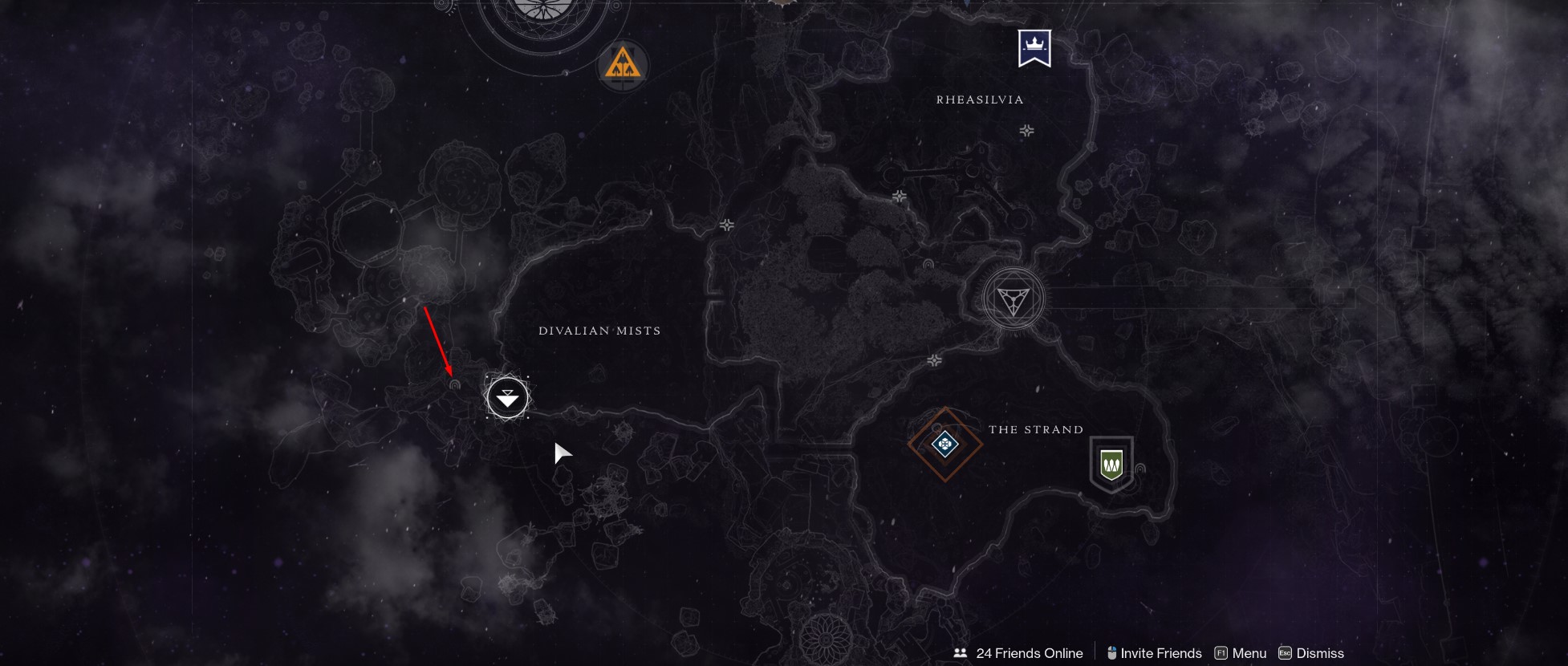Click the Esc key icon next to Dismiss

tap(1284, 653)
